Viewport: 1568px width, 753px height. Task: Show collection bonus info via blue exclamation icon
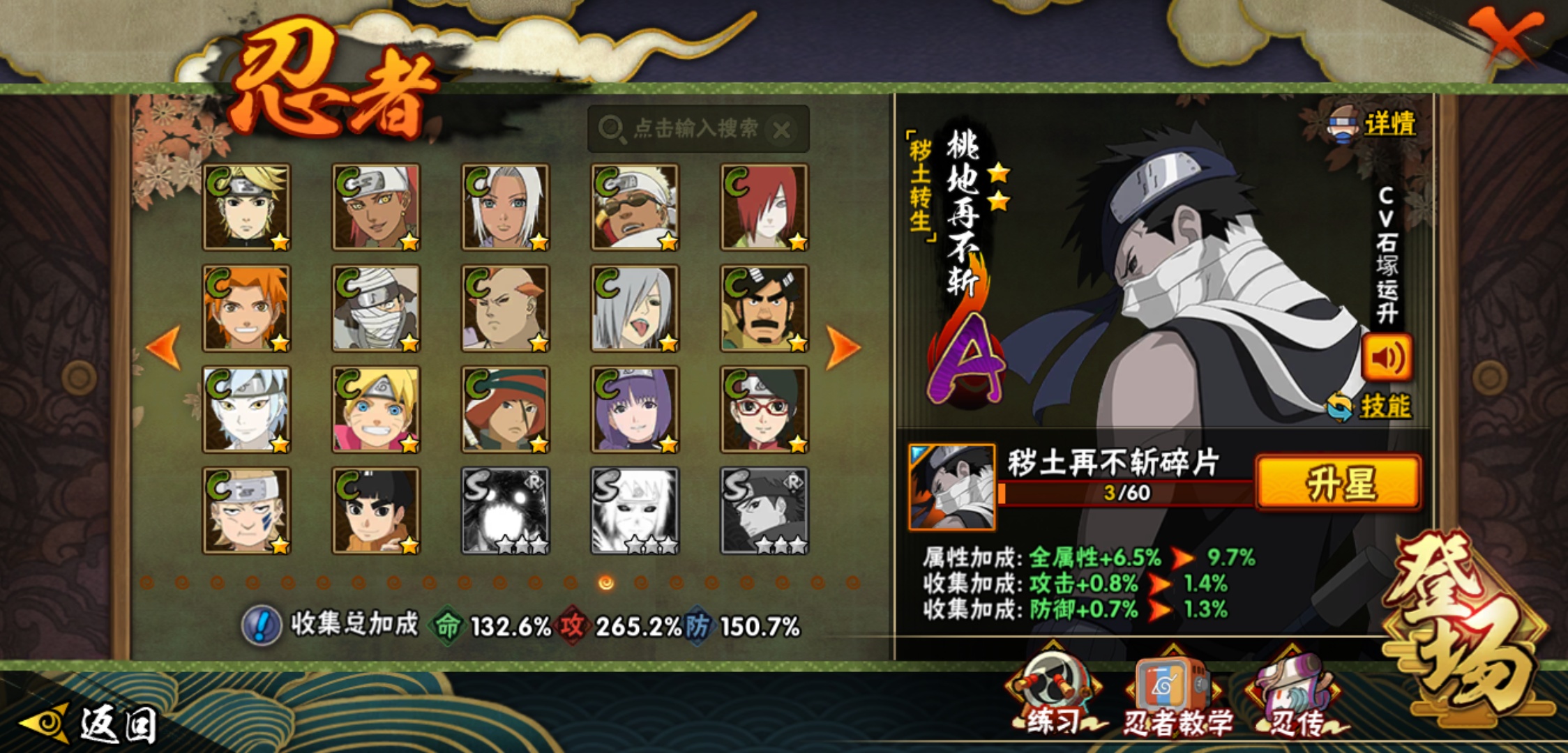click(x=261, y=625)
